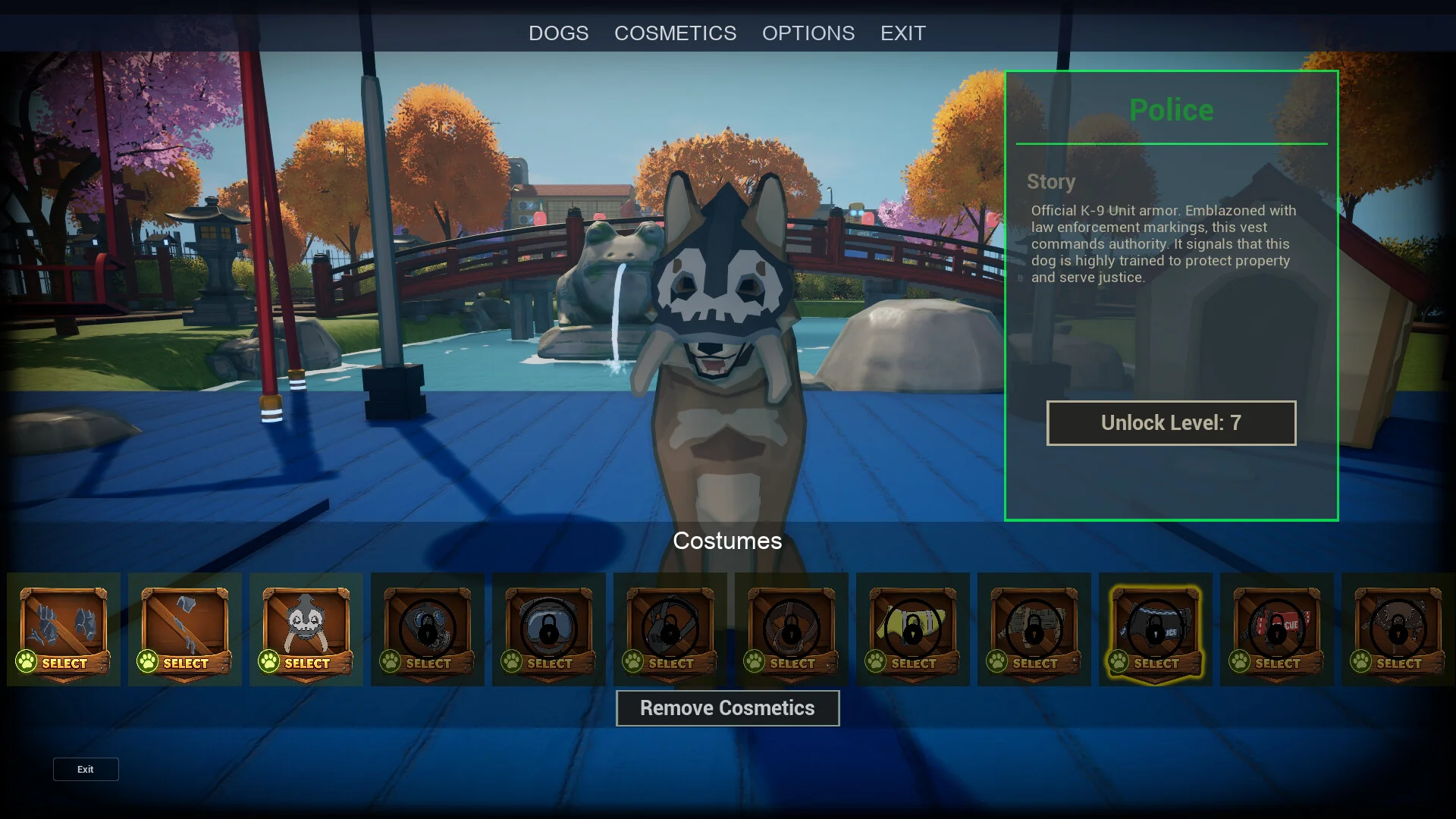
Task: Open the Options menu
Action: pyautogui.click(x=808, y=33)
